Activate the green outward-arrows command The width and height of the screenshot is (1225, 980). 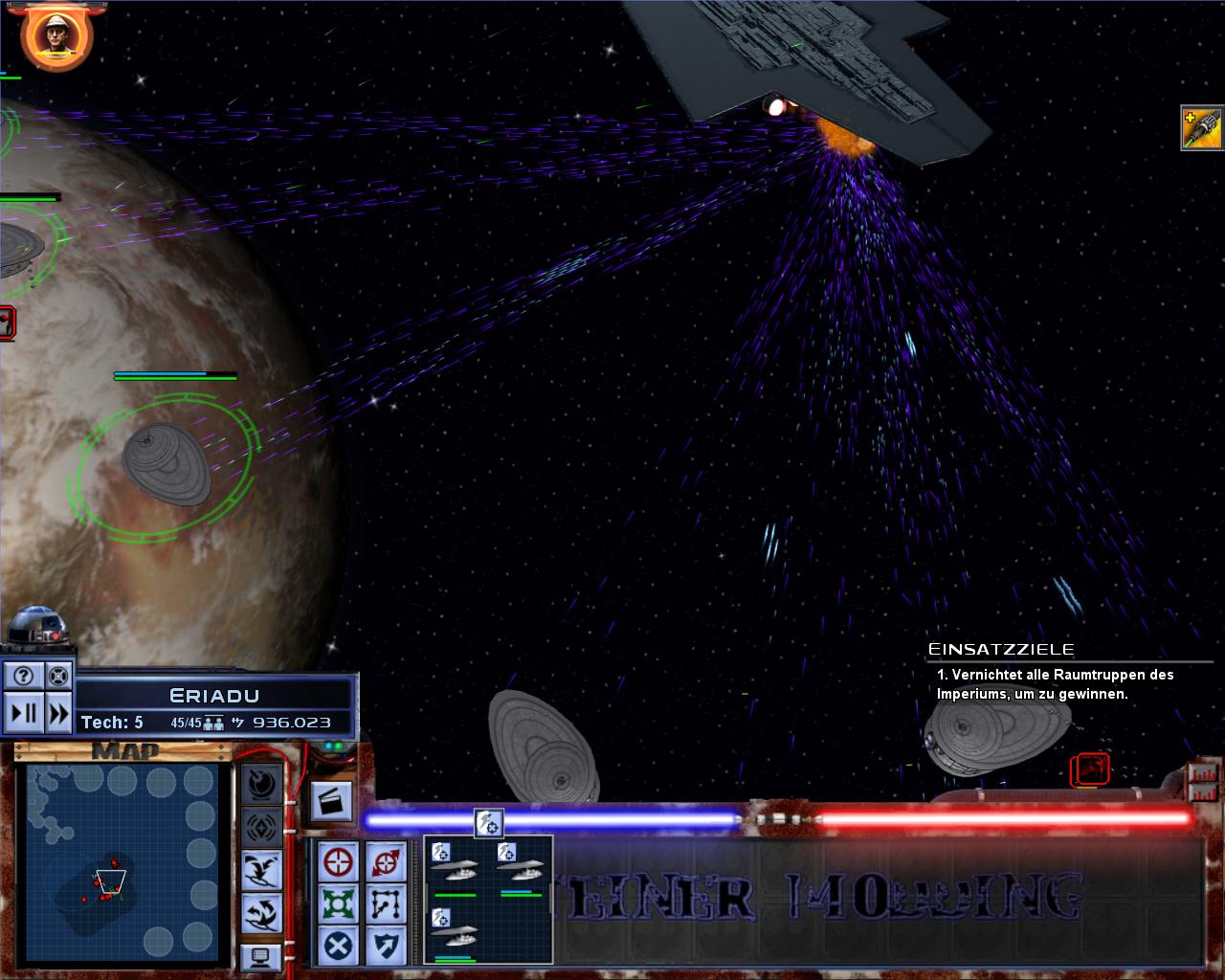click(339, 904)
